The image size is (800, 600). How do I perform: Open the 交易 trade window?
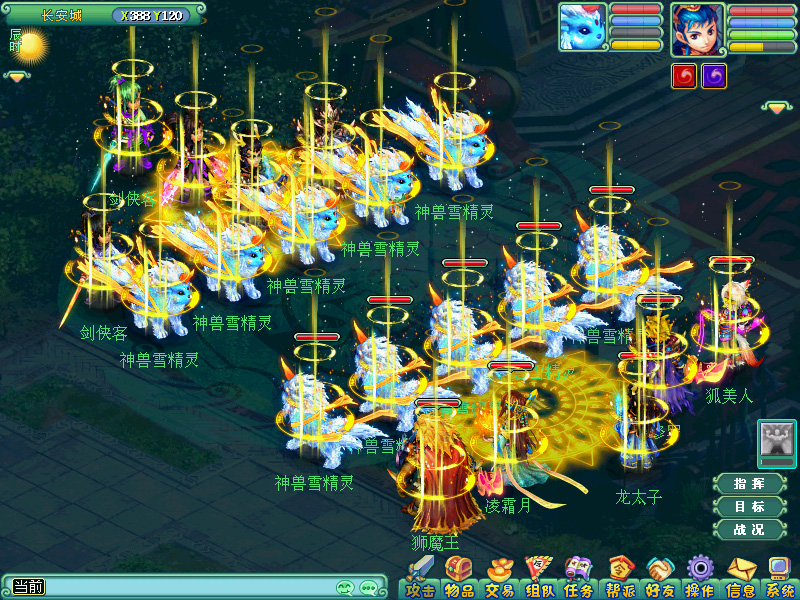497,580
